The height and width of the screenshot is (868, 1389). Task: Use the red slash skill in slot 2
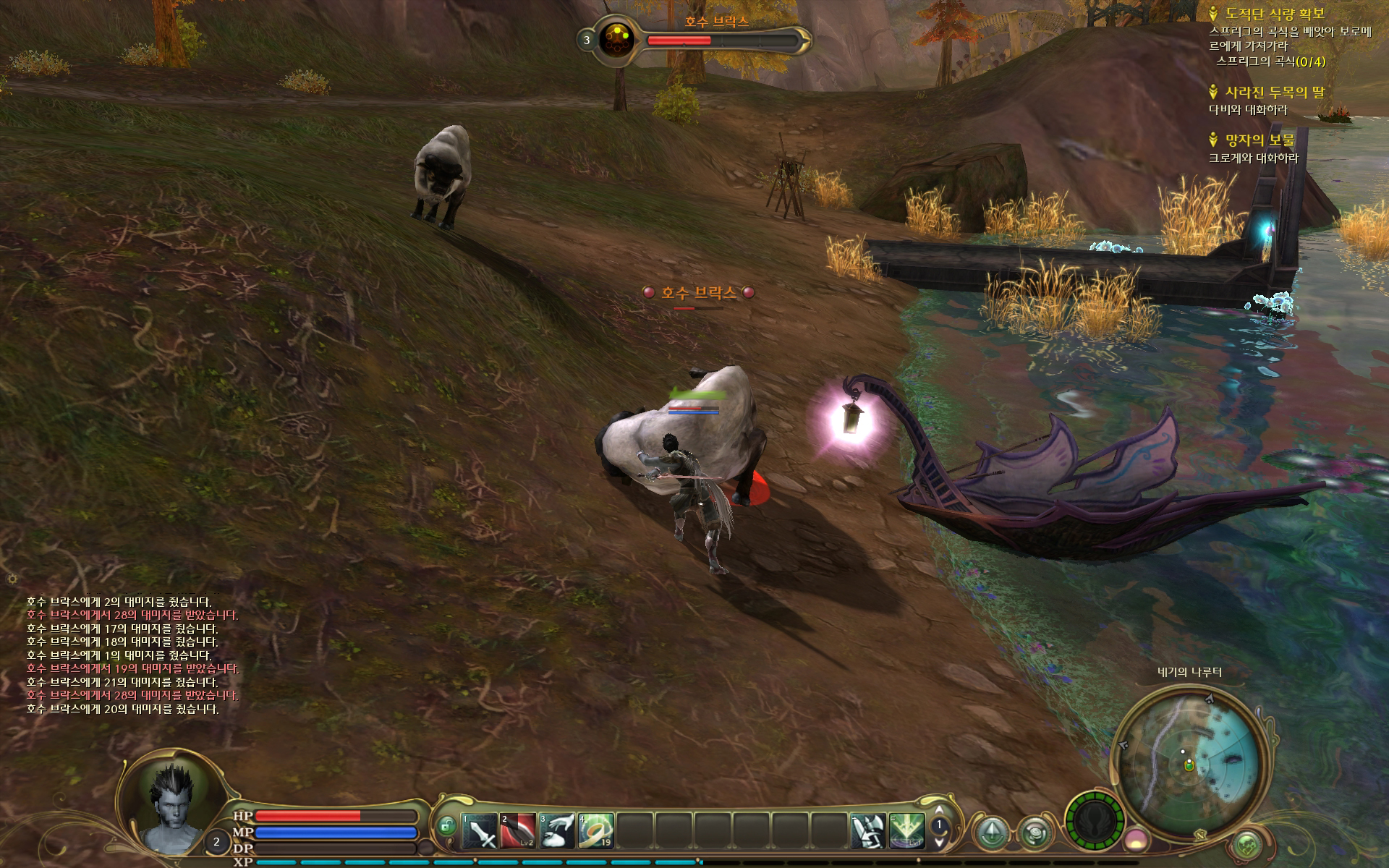tap(519, 831)
